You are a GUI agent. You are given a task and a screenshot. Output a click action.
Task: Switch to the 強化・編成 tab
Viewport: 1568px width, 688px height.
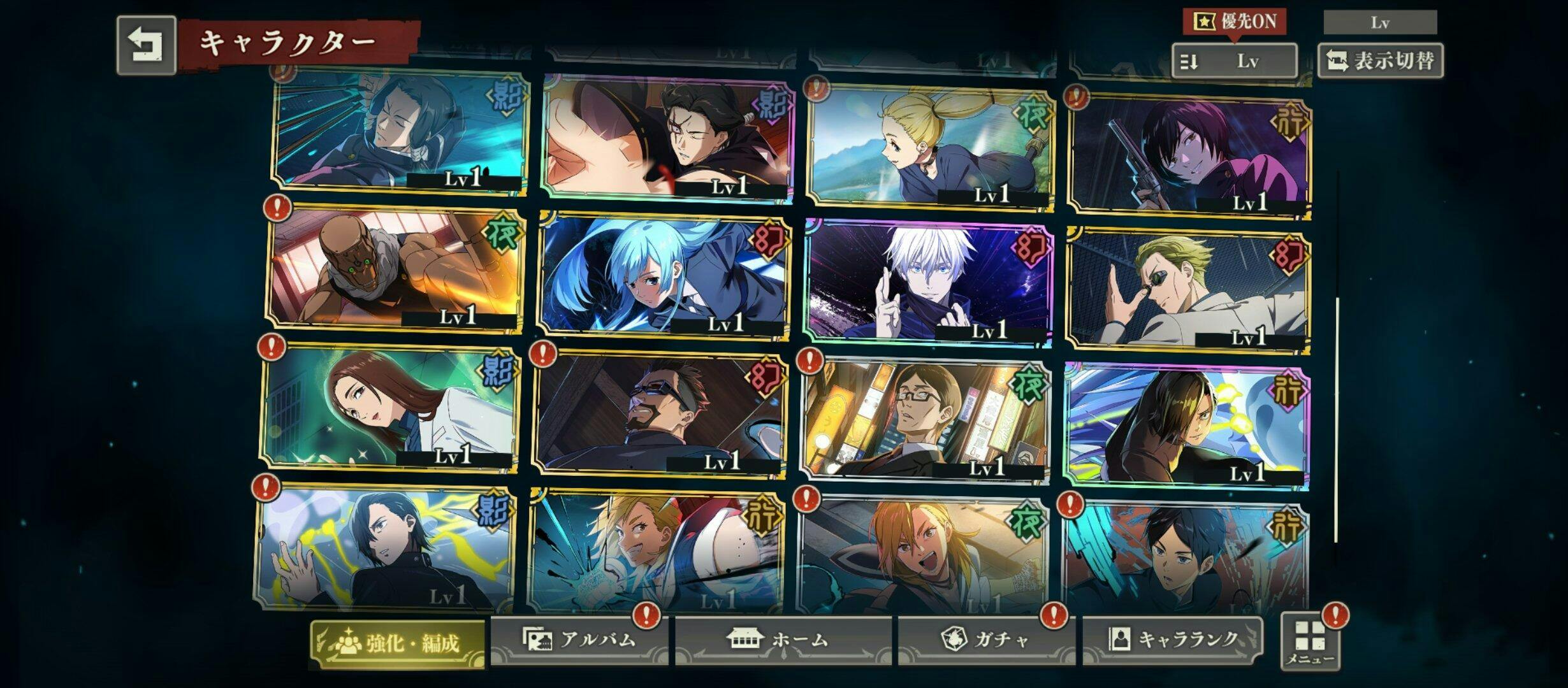click(398, 643)
